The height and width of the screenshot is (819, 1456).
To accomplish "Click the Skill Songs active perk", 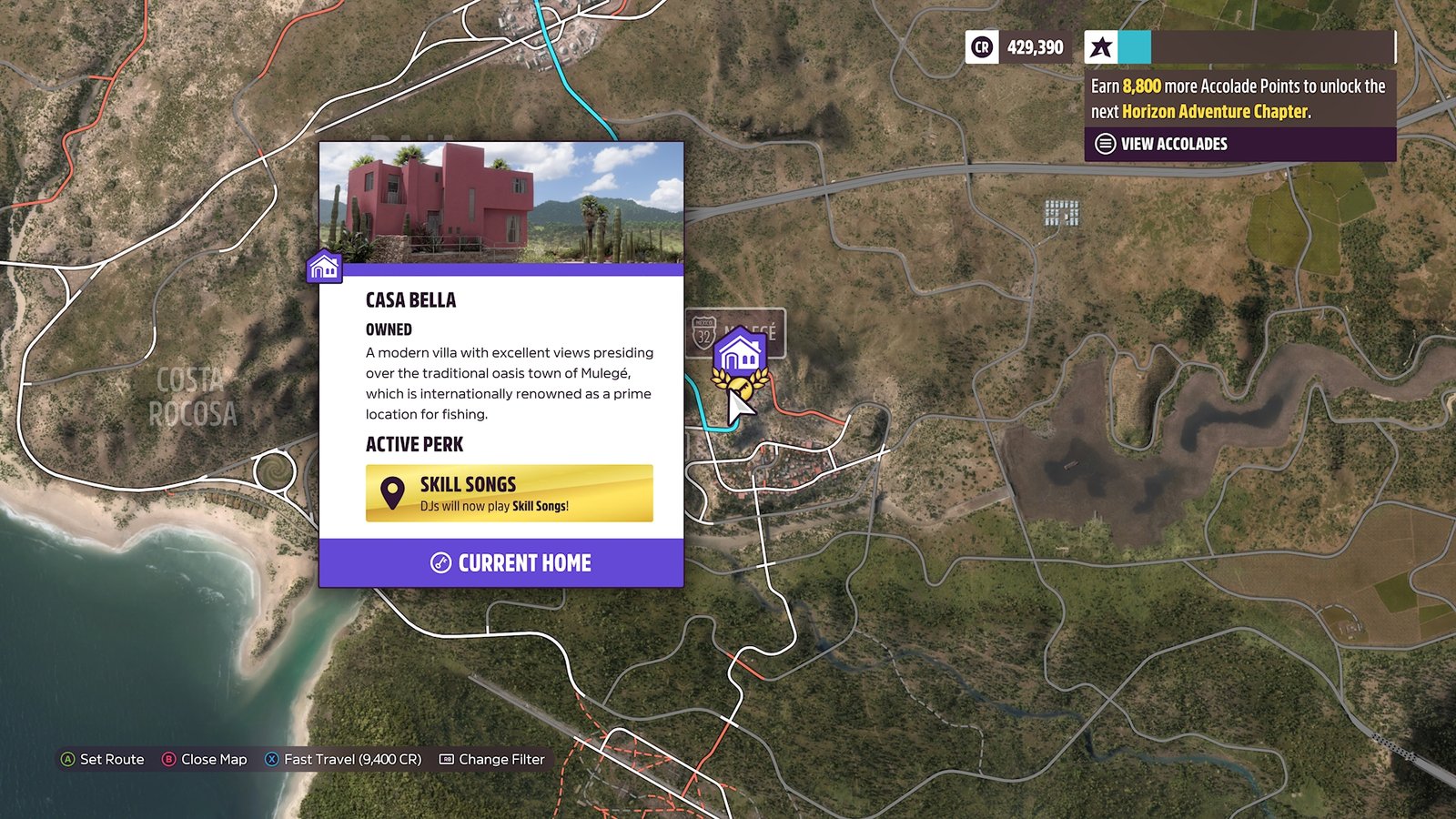I will (509, 493).
